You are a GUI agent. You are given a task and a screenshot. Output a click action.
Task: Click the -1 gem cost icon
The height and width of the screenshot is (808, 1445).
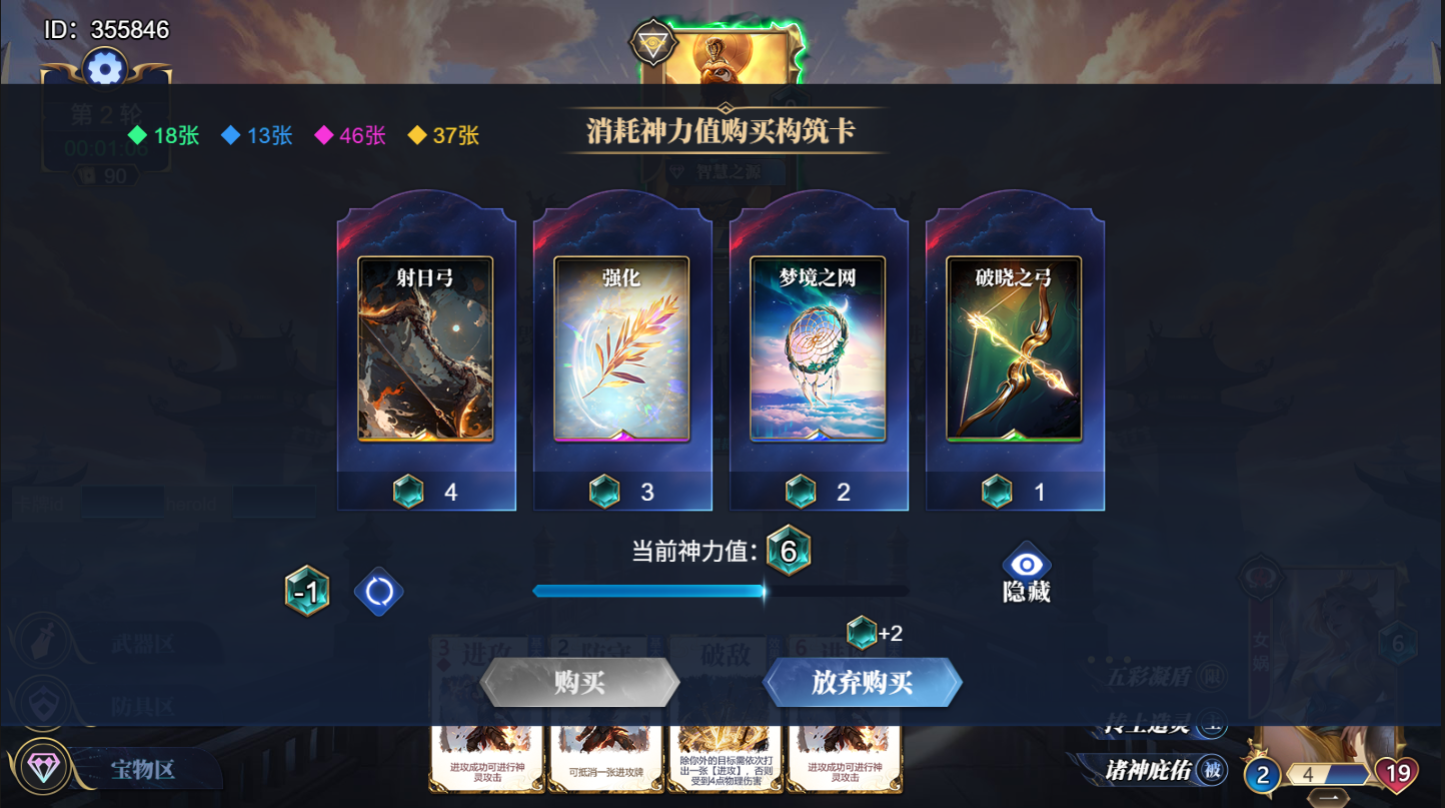click(x=307, y=592)
